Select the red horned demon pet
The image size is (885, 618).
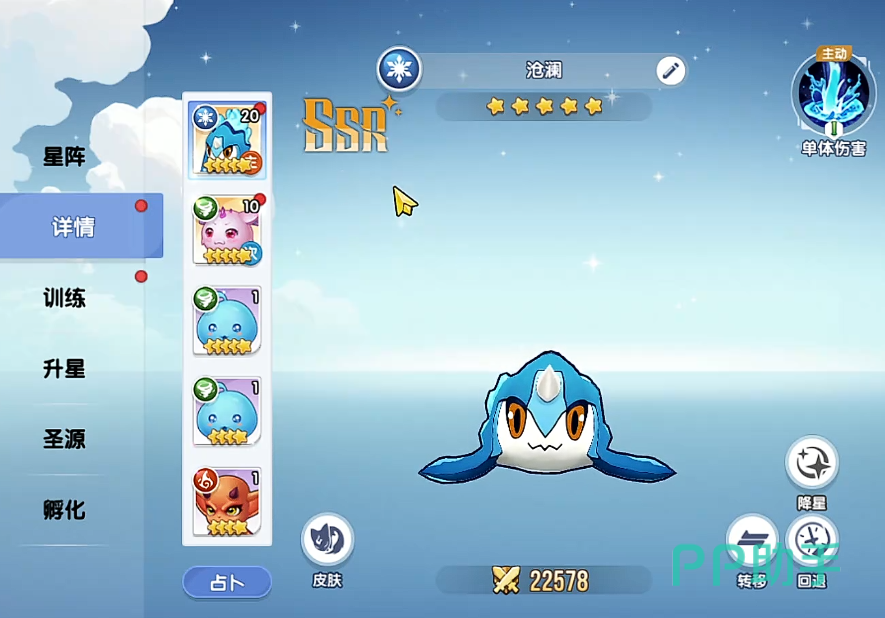[227, 502]
